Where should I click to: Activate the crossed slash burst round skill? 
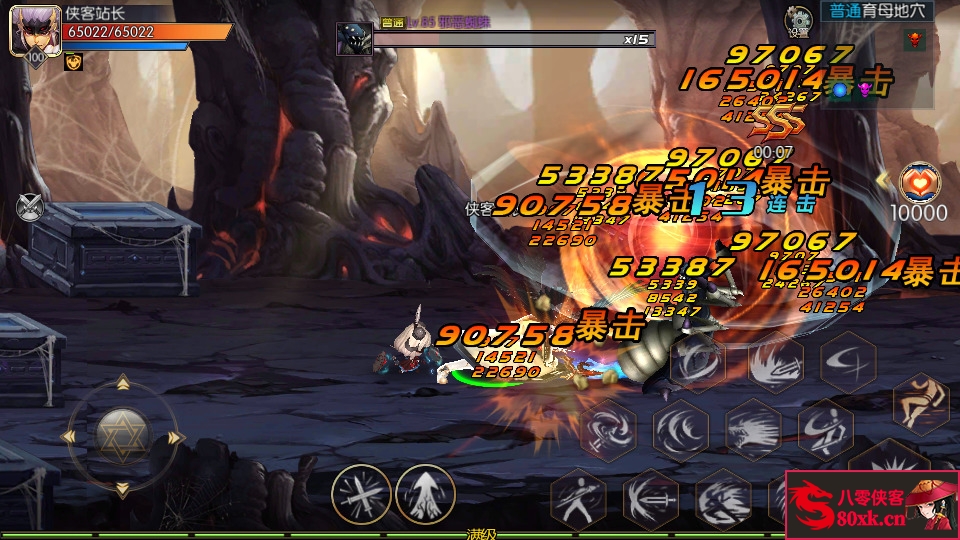pos(361,494)
